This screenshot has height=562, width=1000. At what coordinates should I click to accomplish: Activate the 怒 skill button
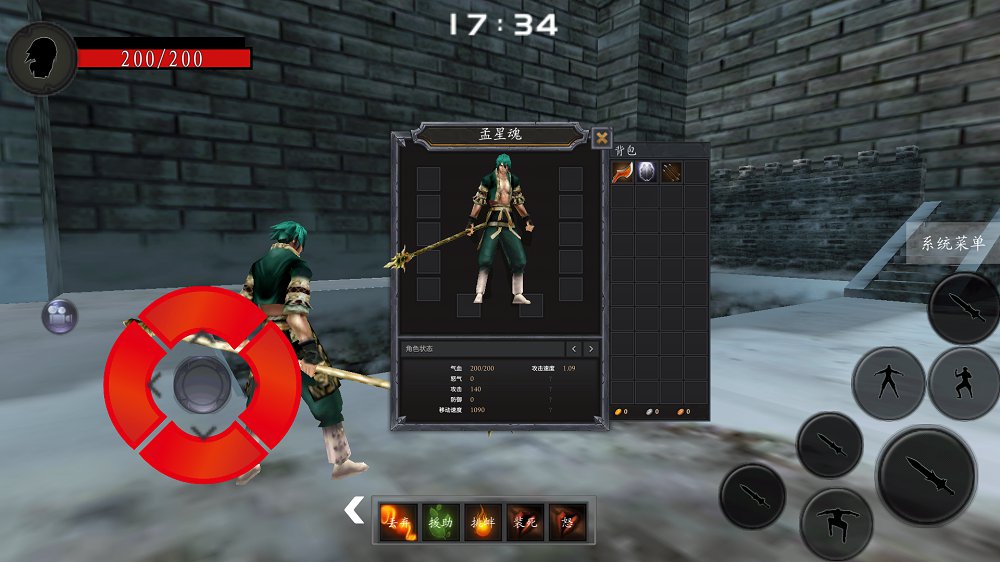point(568,522)
